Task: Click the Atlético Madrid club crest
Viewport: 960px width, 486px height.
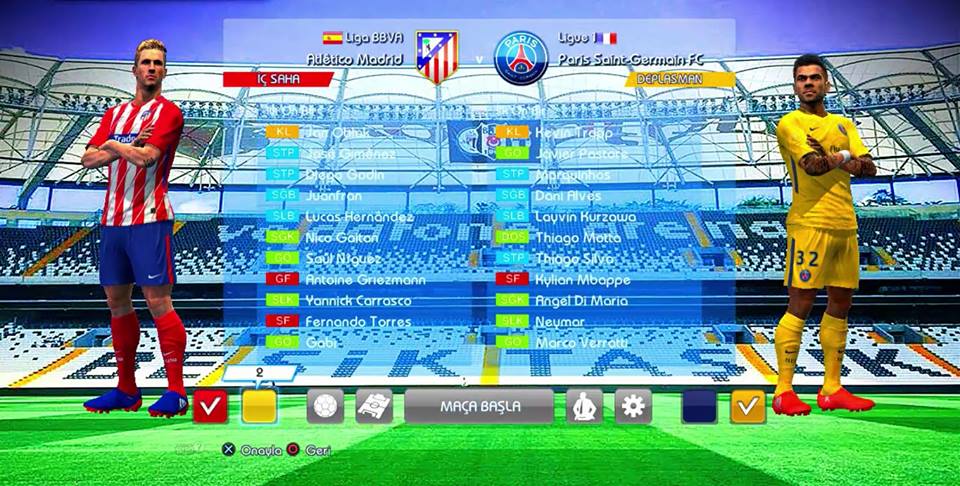Action: click(x=437, y=57)
